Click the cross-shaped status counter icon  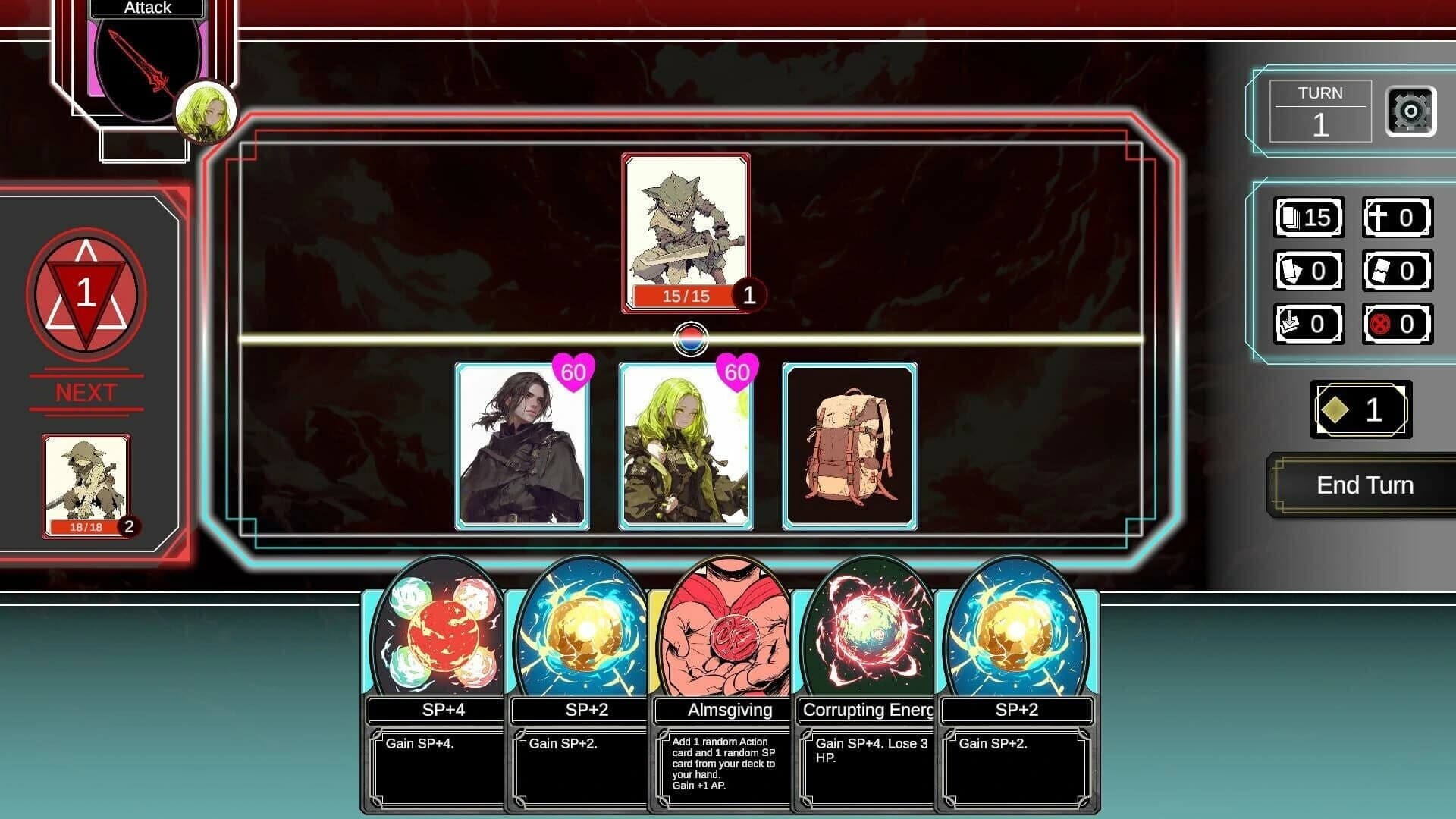(x=1398, y=218)
